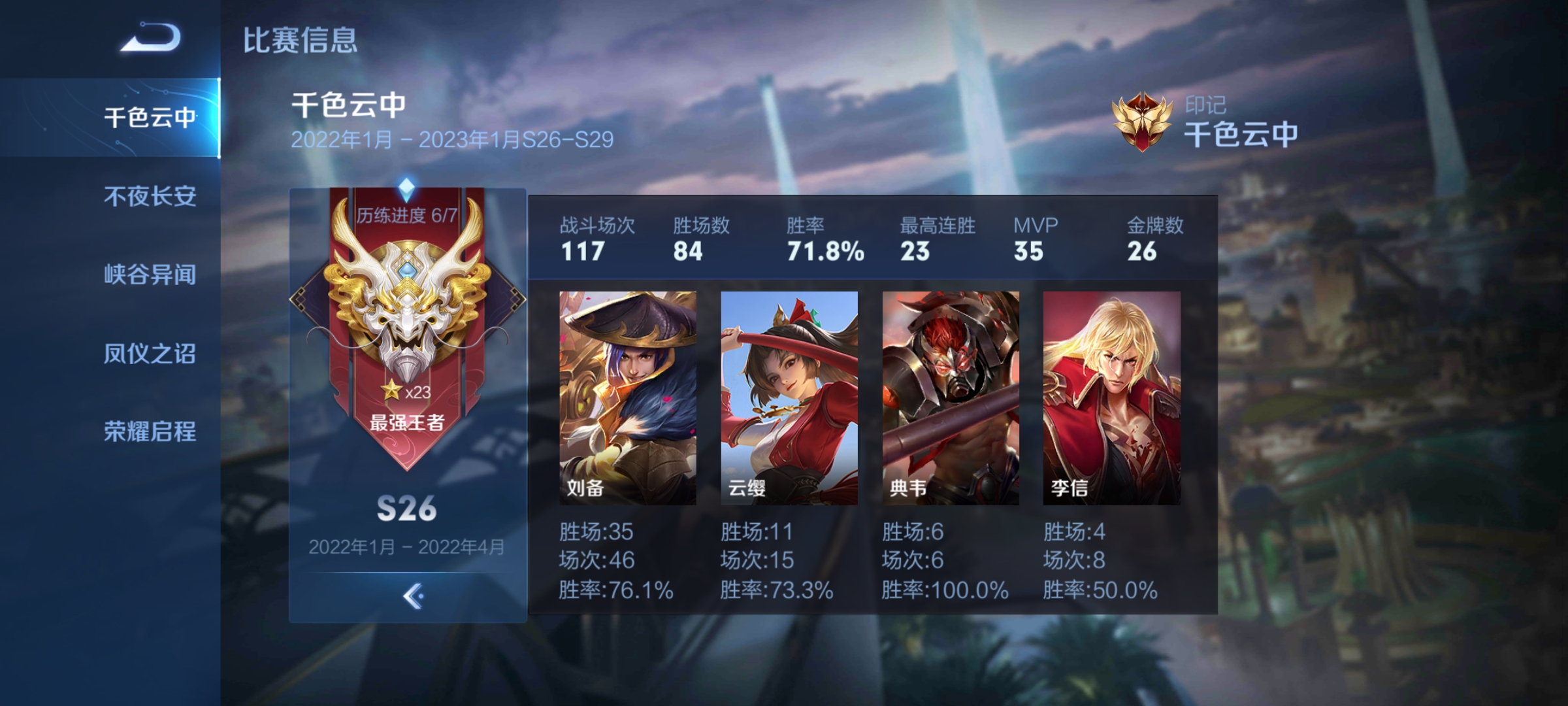Select the 千色云中 tab
This screenshot has width=1568, height=706.
[x=150, y=118]
